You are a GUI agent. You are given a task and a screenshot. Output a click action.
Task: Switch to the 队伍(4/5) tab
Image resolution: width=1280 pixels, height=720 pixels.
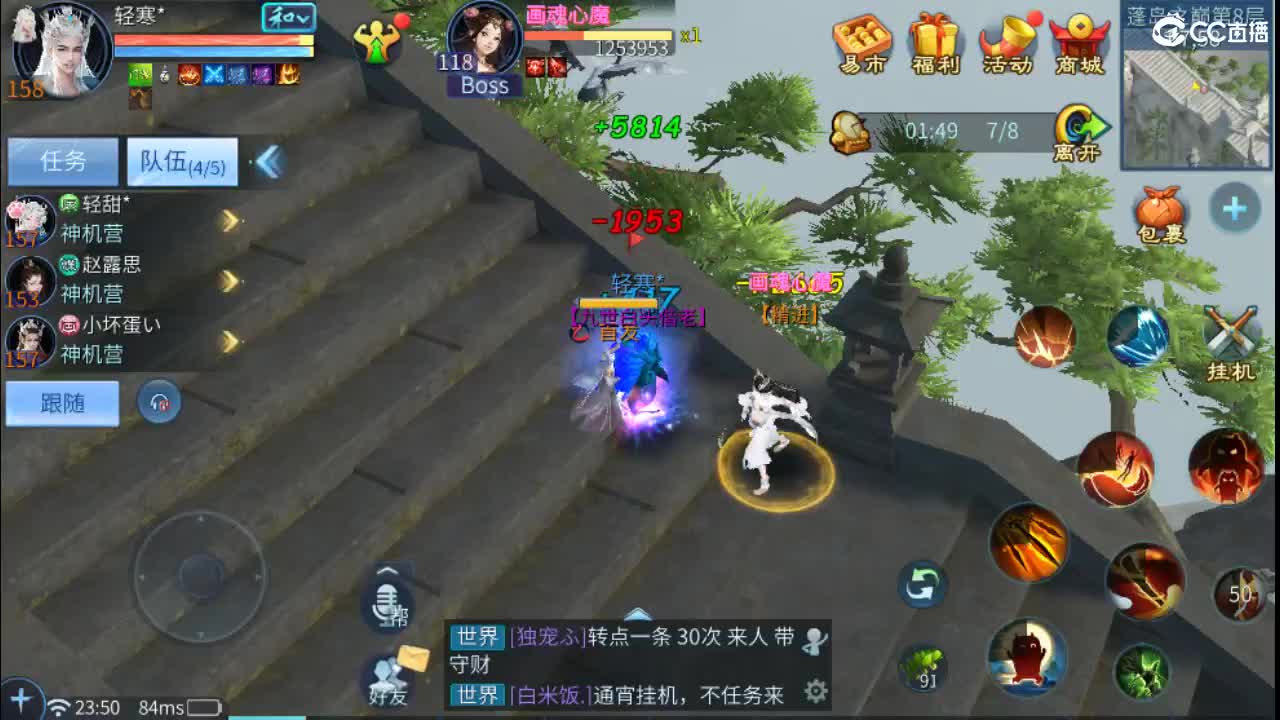[180, 160]
